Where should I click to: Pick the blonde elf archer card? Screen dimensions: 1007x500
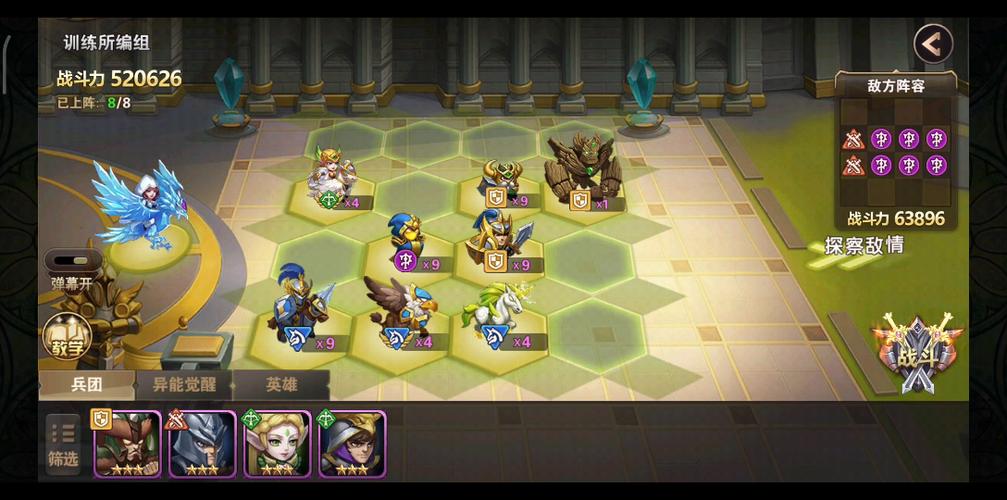277,443
